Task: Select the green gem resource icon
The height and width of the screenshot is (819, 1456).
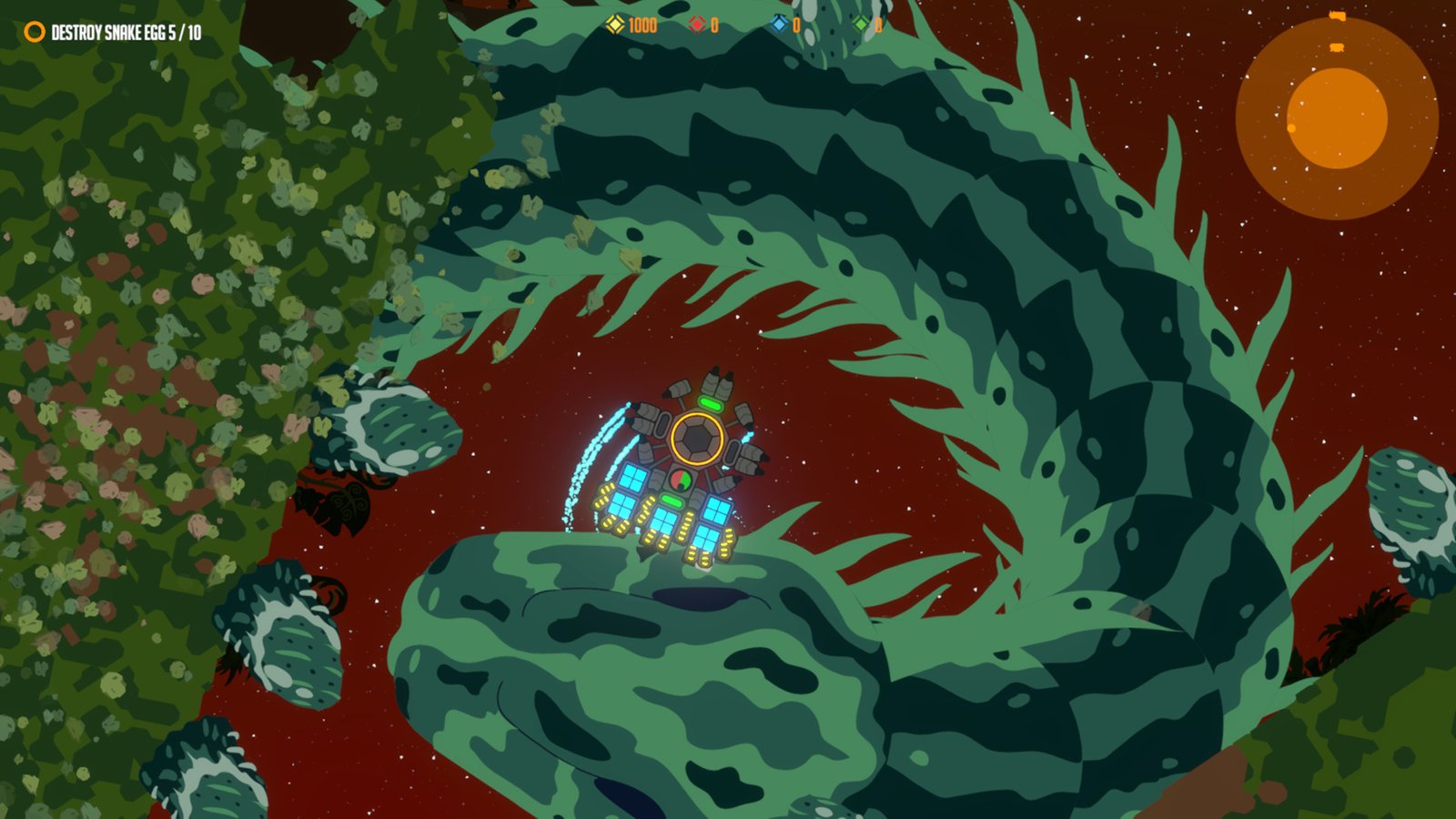Action: [859, 25]
